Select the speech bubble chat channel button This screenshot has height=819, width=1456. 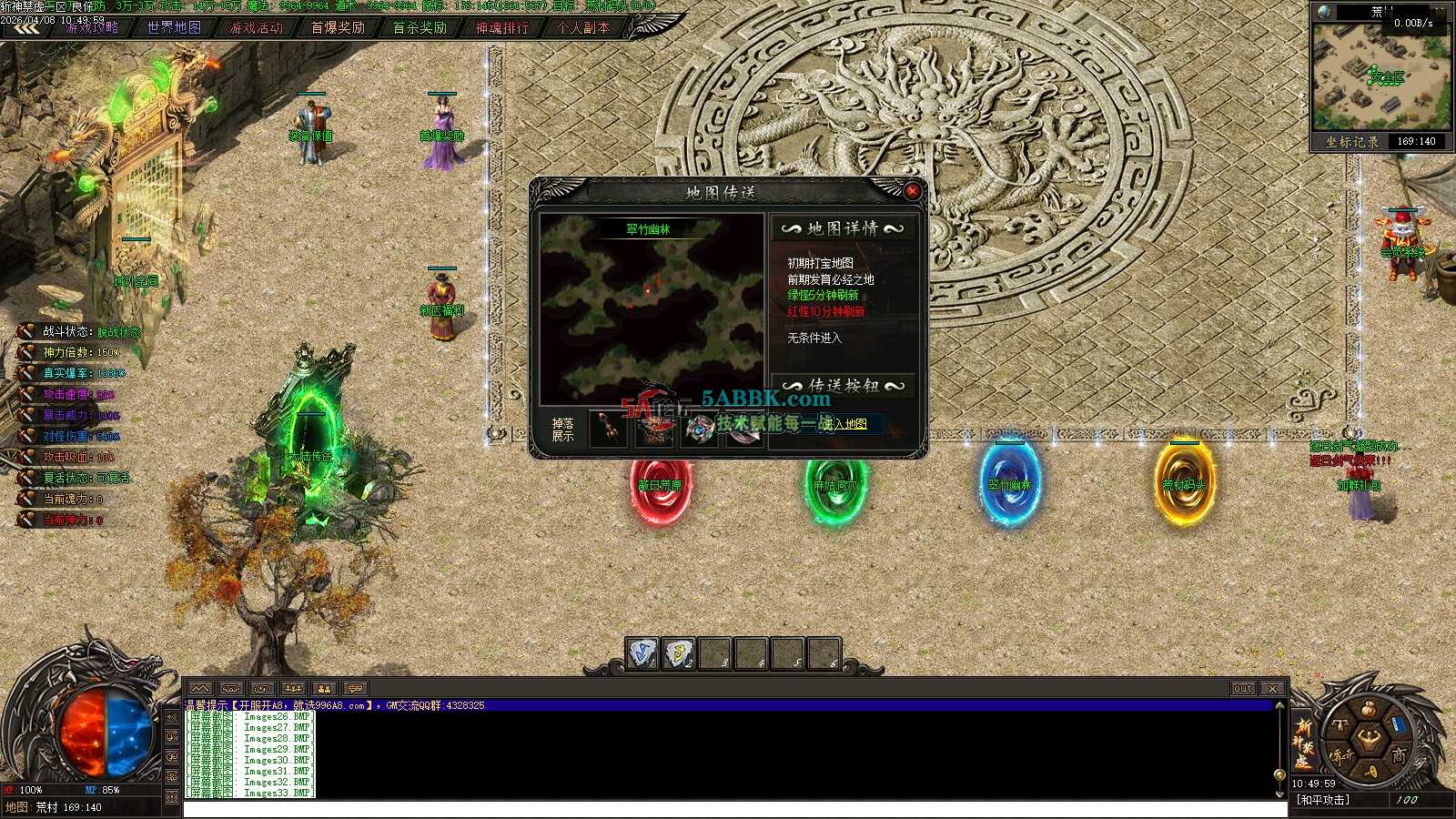[x=355, y=689]
